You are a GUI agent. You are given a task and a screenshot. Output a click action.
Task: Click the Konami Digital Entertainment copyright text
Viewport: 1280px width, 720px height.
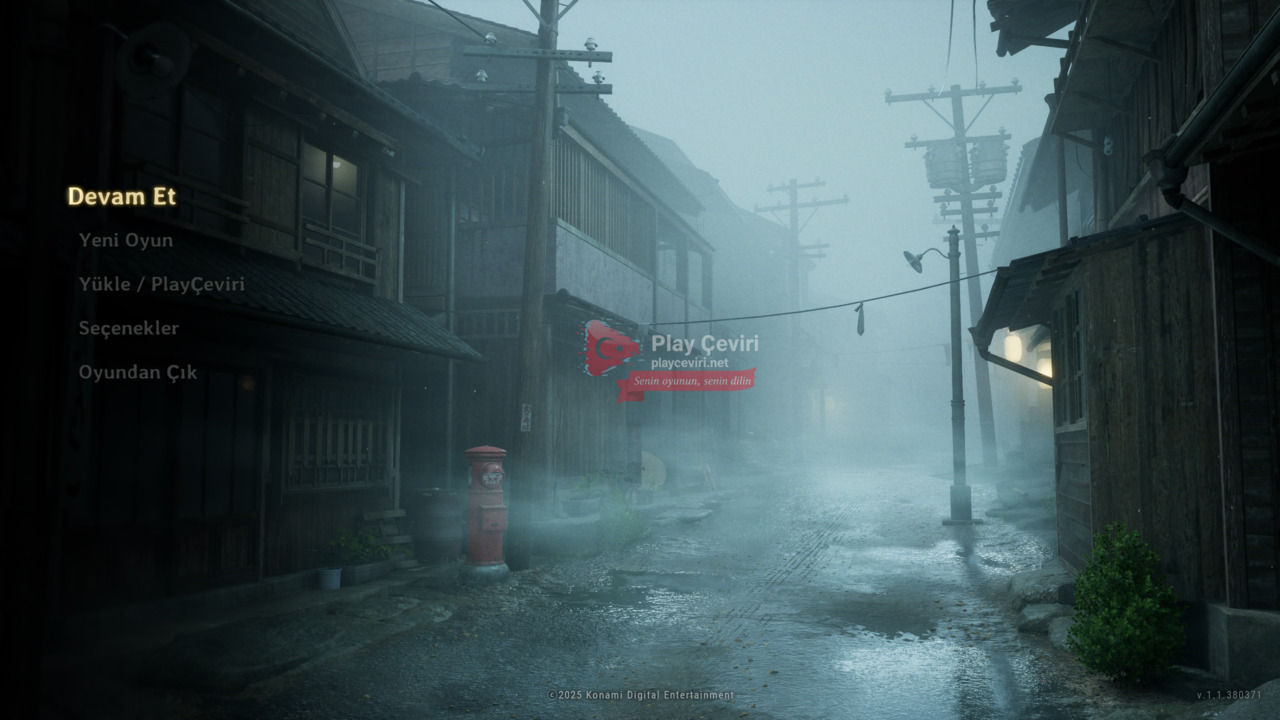(640, 691)
